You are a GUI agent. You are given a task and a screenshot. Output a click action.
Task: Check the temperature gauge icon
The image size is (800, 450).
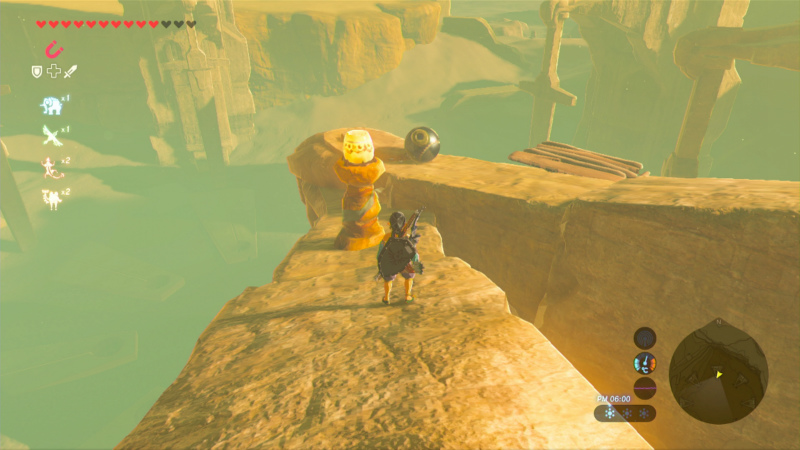[x=645, y=363]
